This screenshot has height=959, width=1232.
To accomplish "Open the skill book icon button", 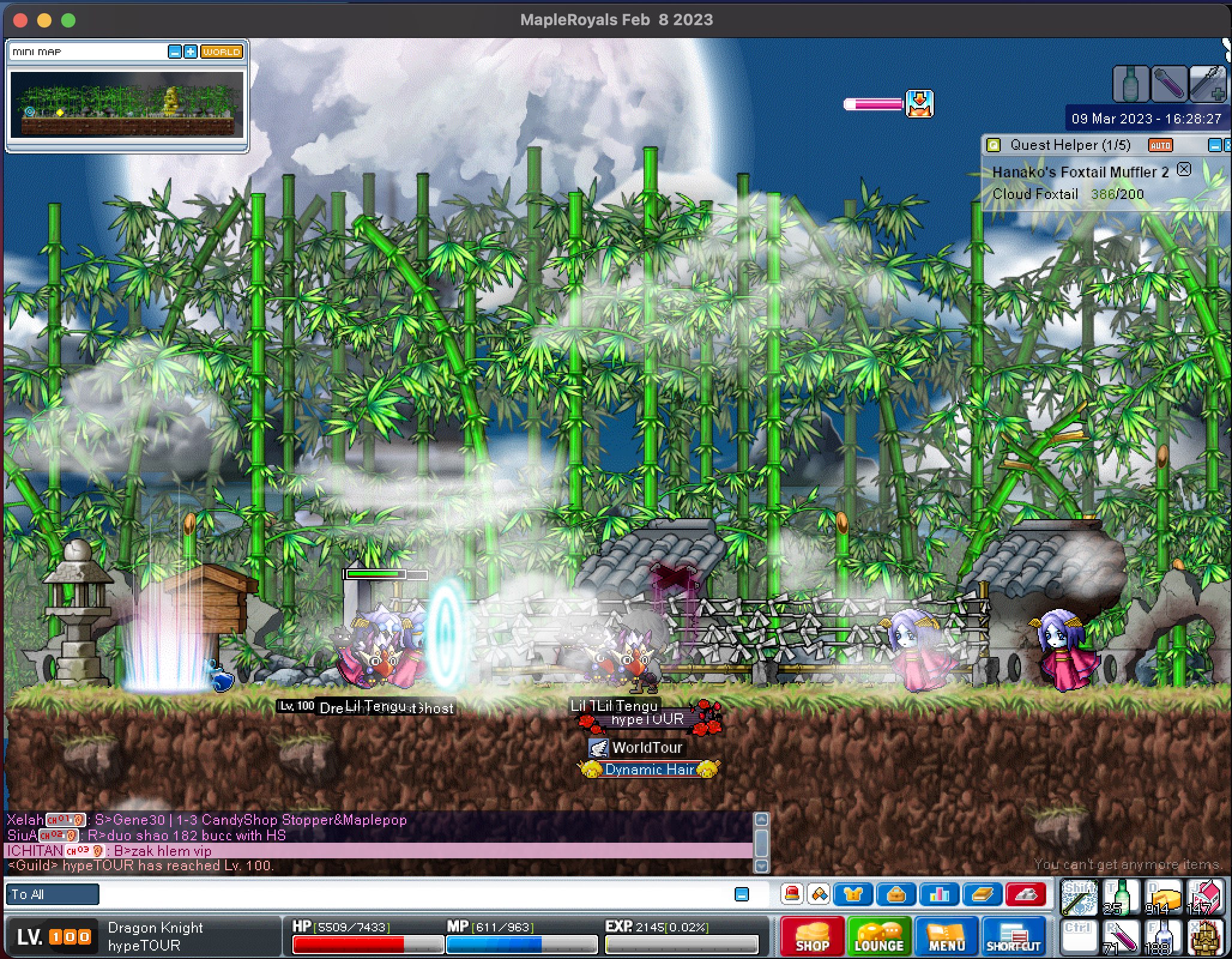I will tap(982, 895).
